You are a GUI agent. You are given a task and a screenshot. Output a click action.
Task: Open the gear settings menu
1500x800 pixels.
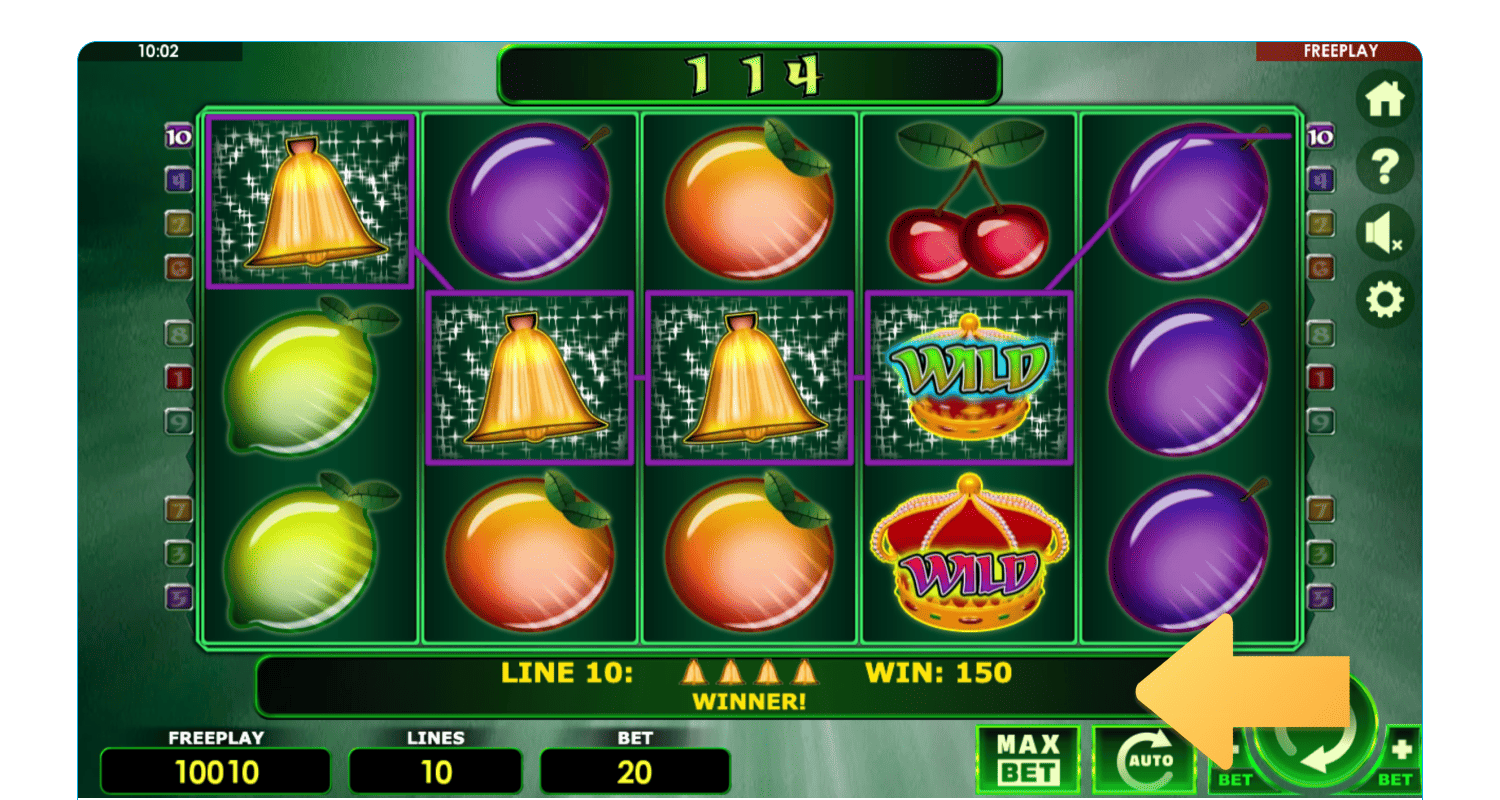[1385, 300]
